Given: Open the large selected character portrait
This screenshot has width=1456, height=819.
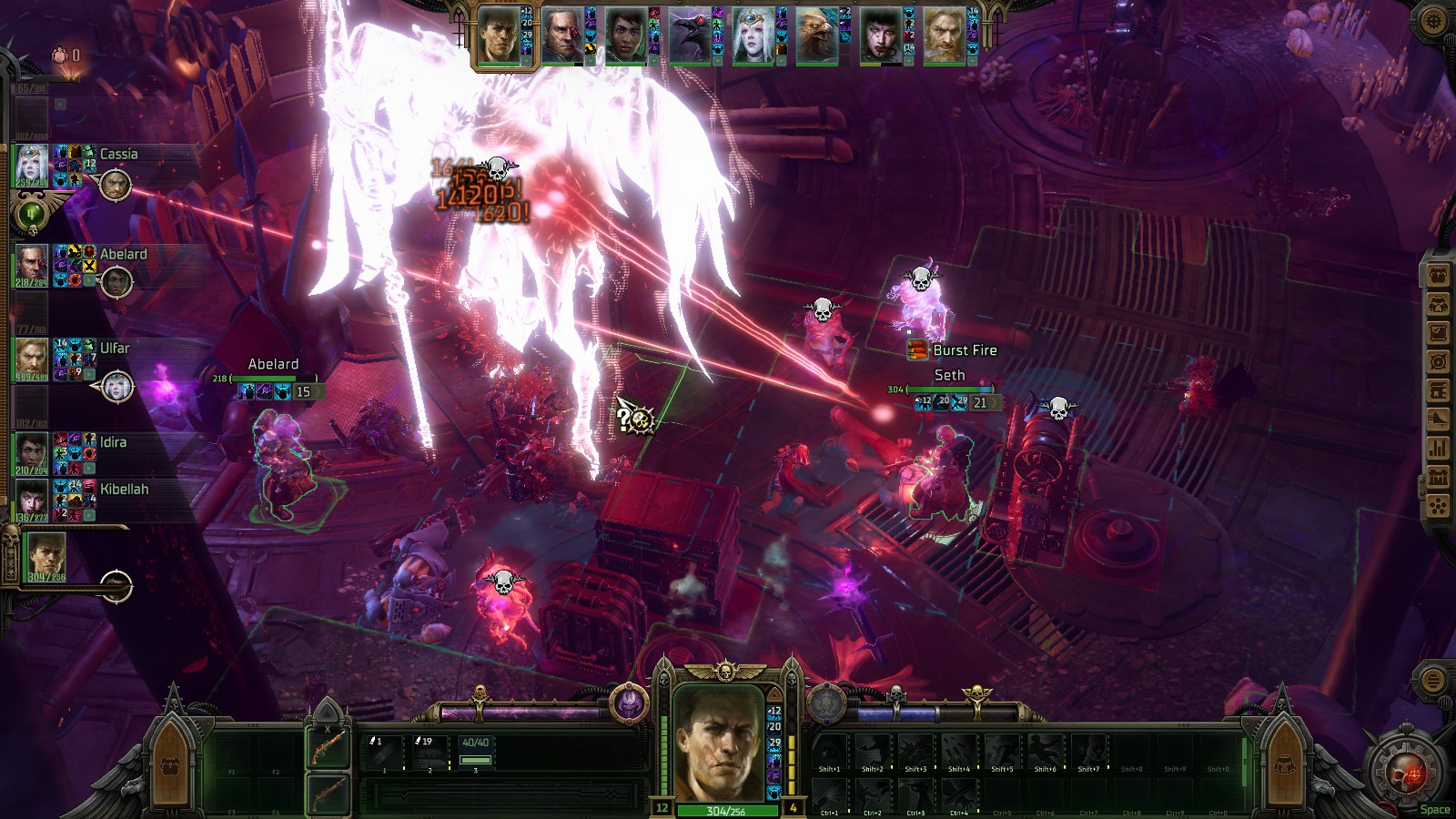Looking at the screenshot, I should tap(725, 743).
